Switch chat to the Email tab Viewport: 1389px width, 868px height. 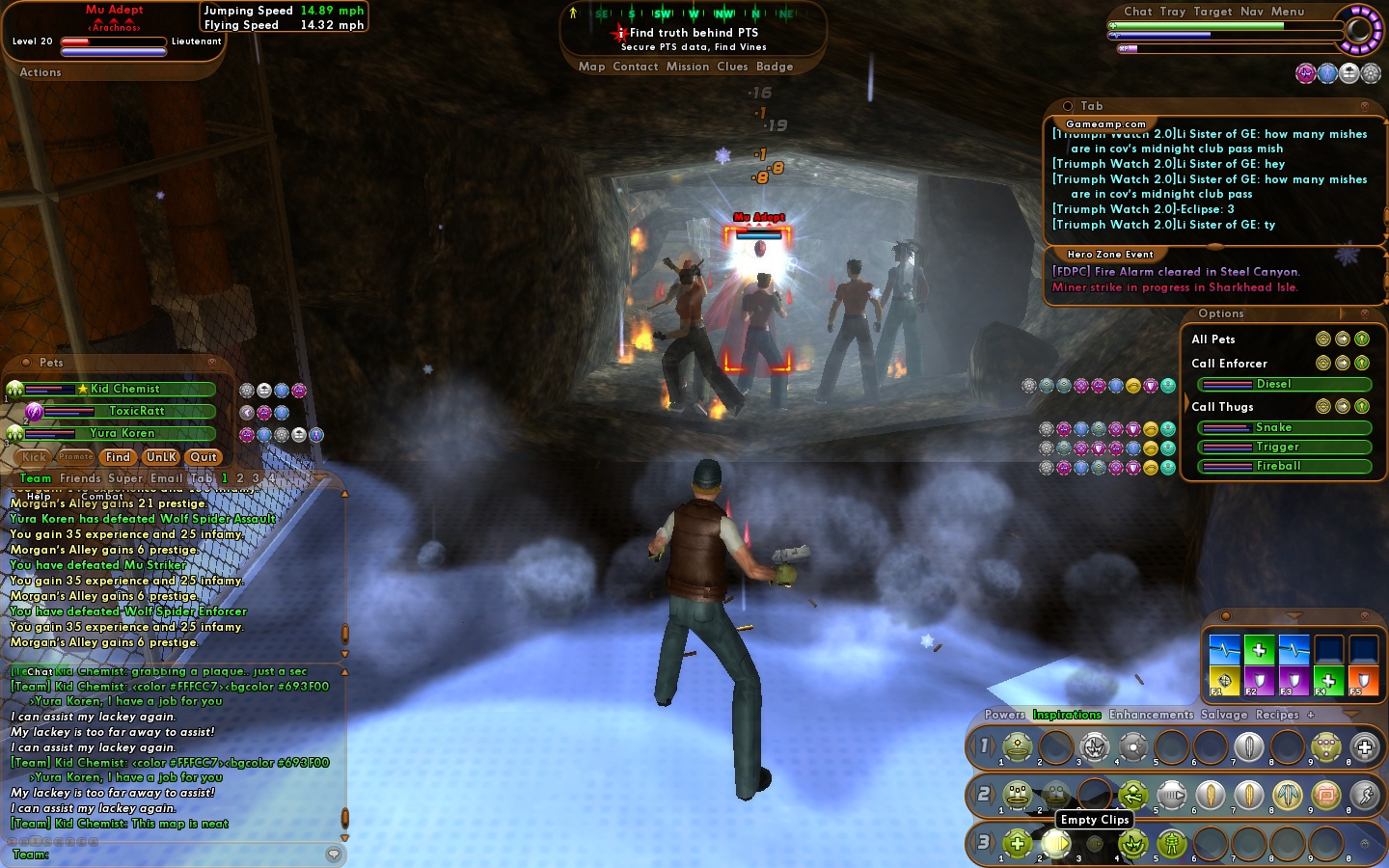[x=166, y=478]
